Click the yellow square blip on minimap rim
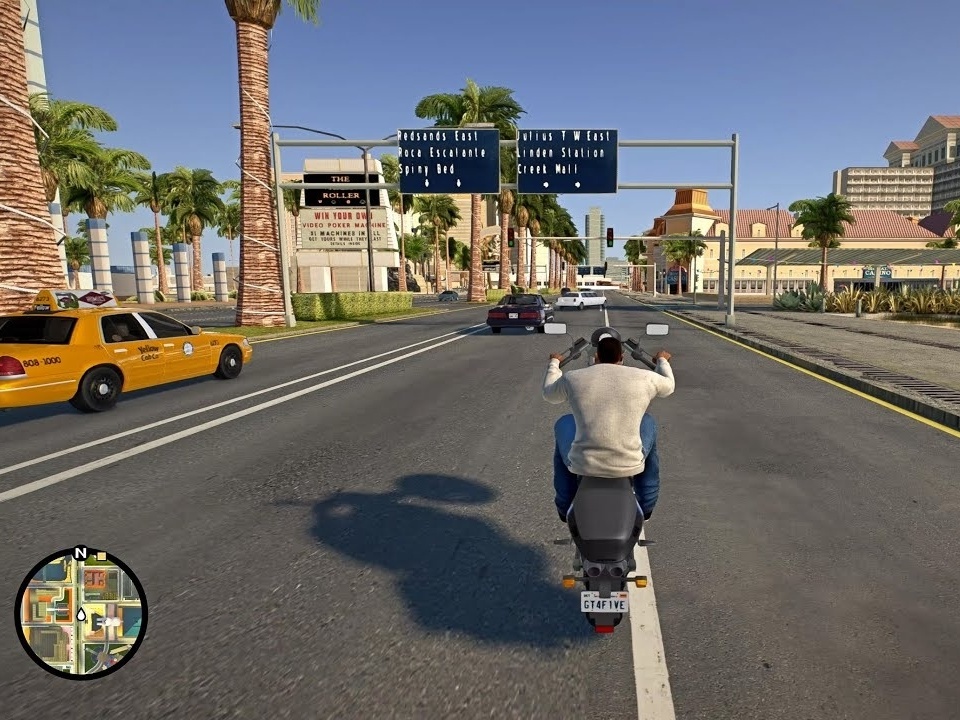Screen dimensions: 960x720 102,556
